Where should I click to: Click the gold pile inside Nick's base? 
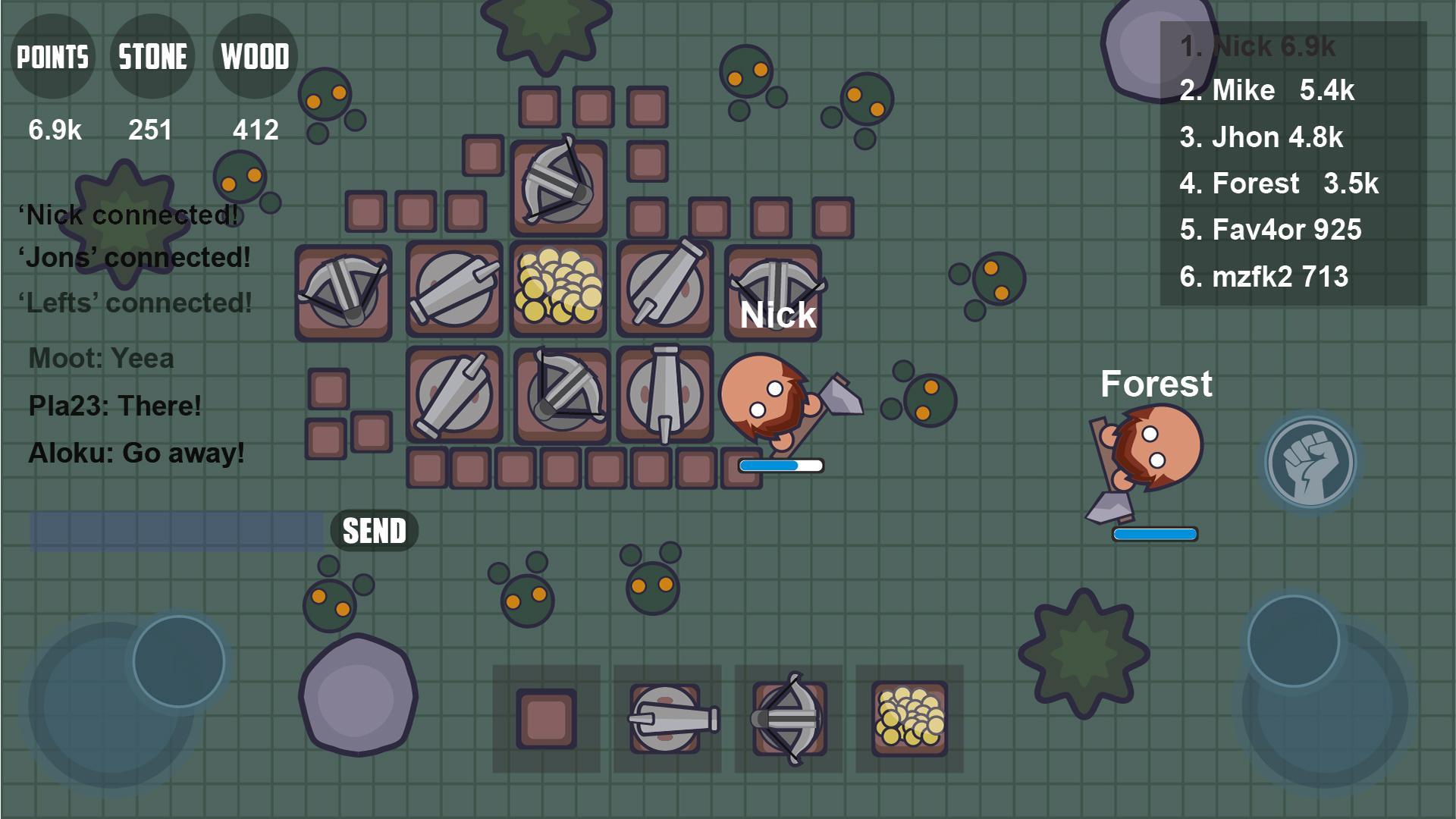[x=559, y=288]
